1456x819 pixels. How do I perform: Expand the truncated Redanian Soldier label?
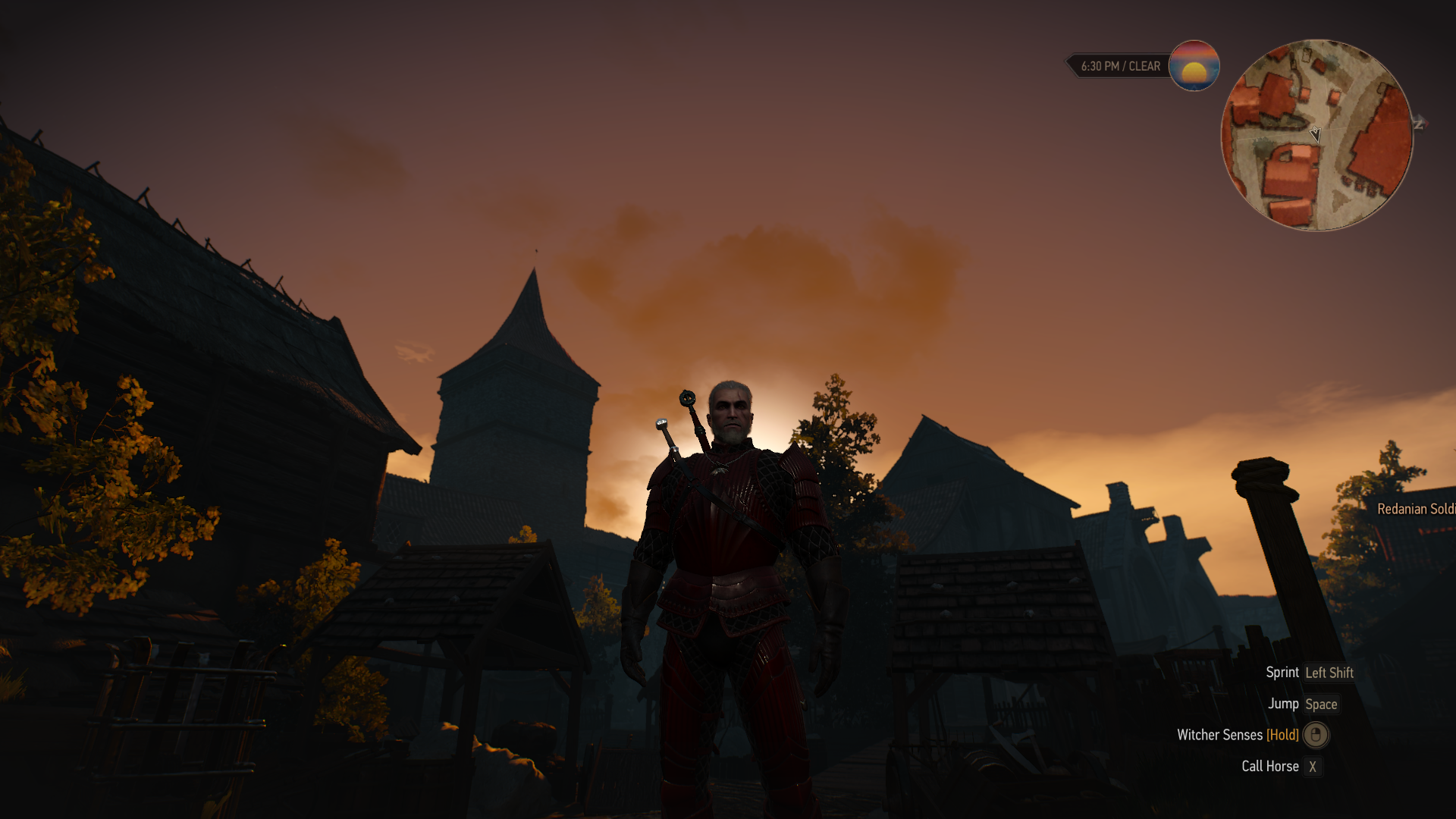(x=1417, y=510)
